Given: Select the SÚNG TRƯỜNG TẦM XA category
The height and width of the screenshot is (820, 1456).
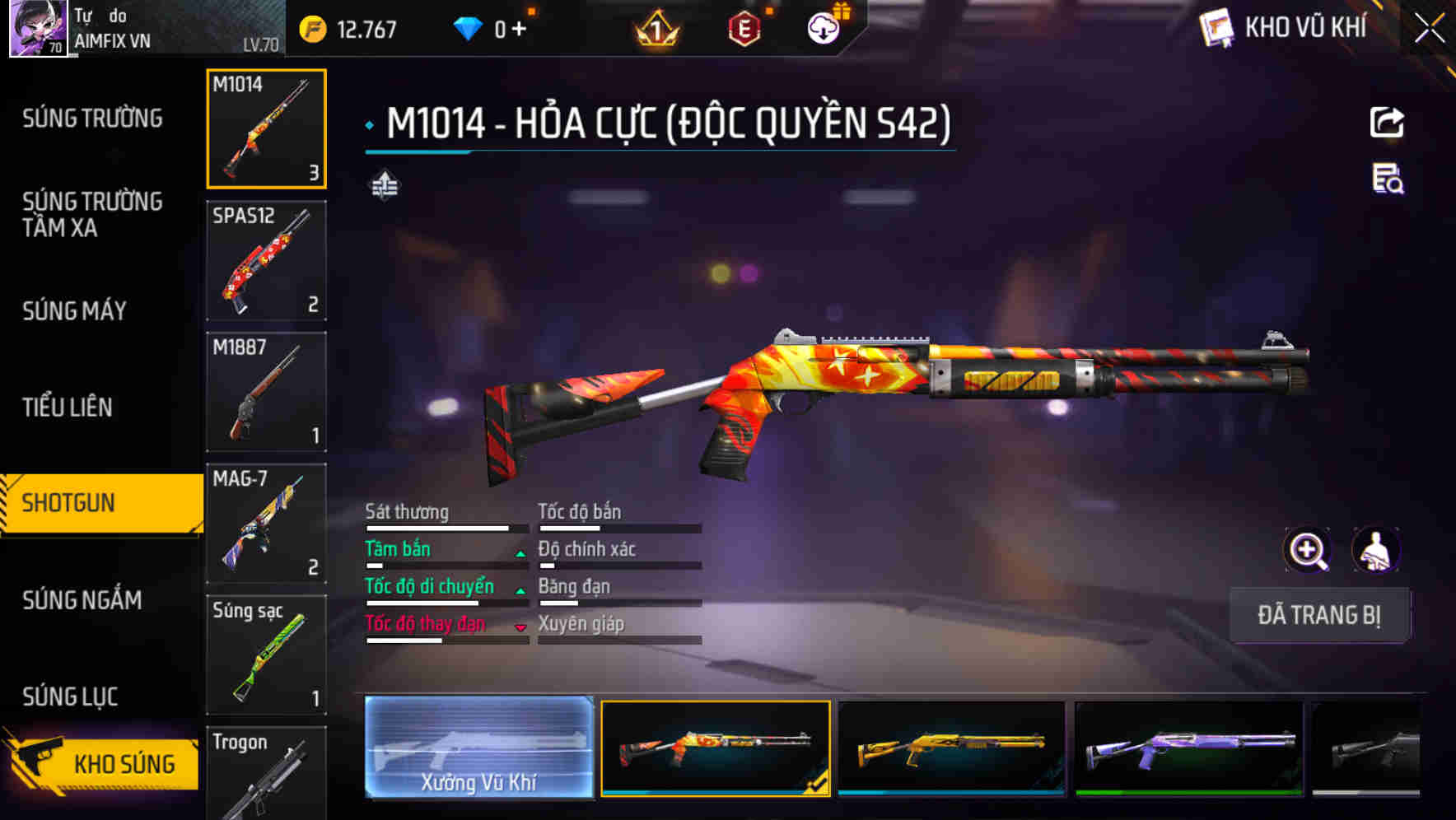Looking at the screenshot, I should 91,216.
